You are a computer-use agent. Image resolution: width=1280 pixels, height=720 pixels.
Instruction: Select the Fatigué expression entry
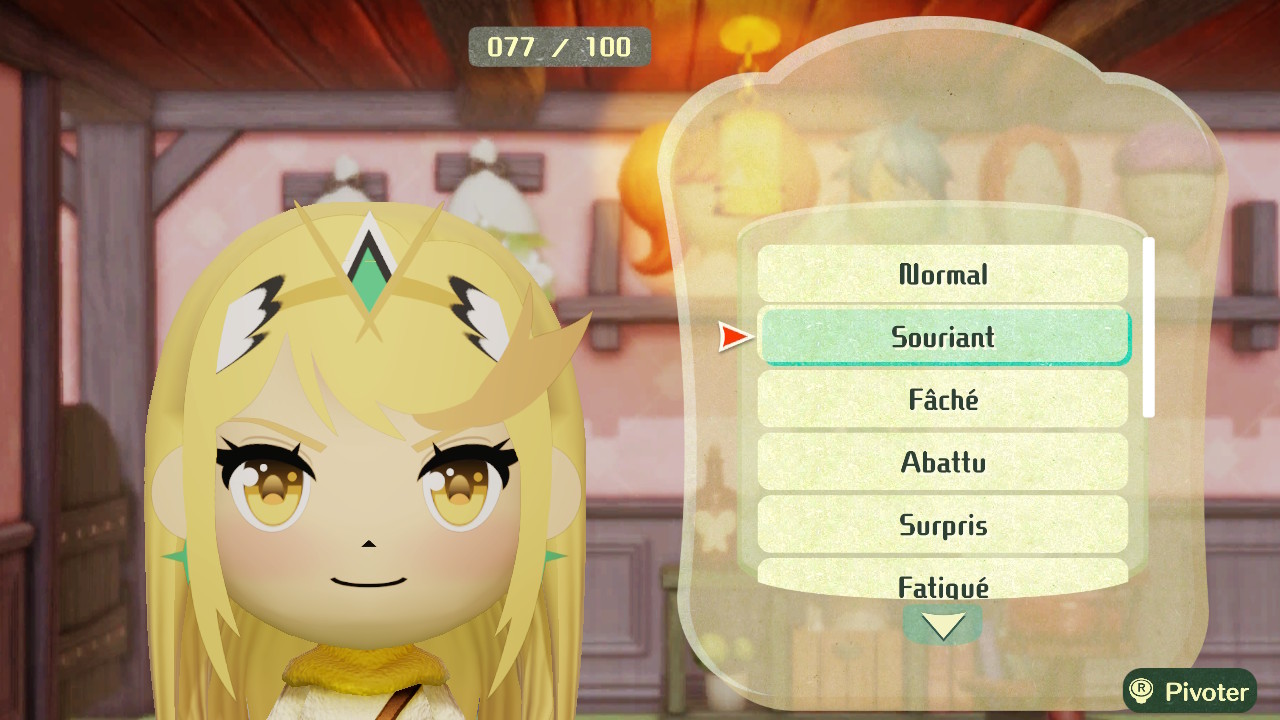943,580
